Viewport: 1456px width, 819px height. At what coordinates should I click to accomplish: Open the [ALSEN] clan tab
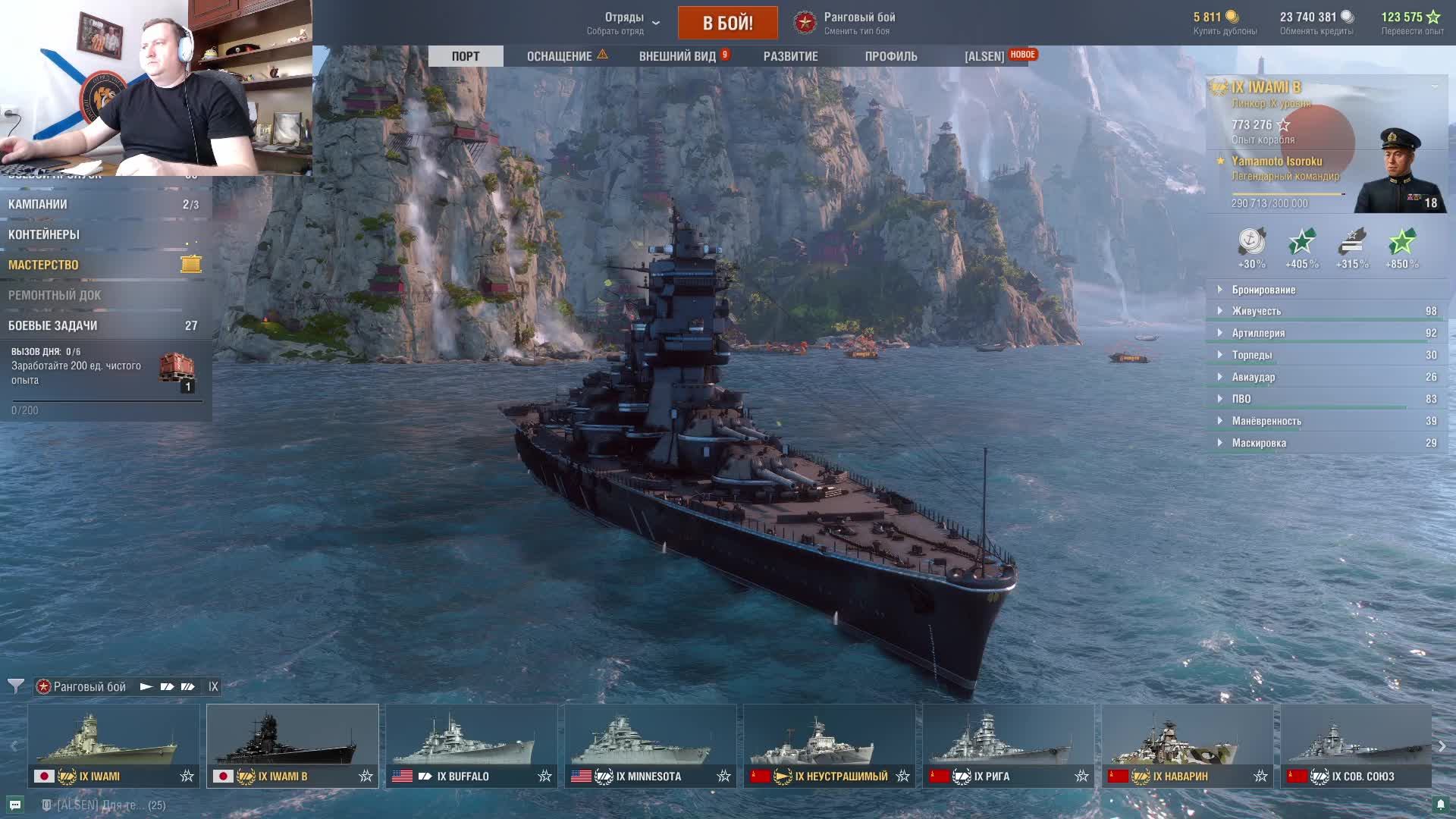tap(984, 56)
